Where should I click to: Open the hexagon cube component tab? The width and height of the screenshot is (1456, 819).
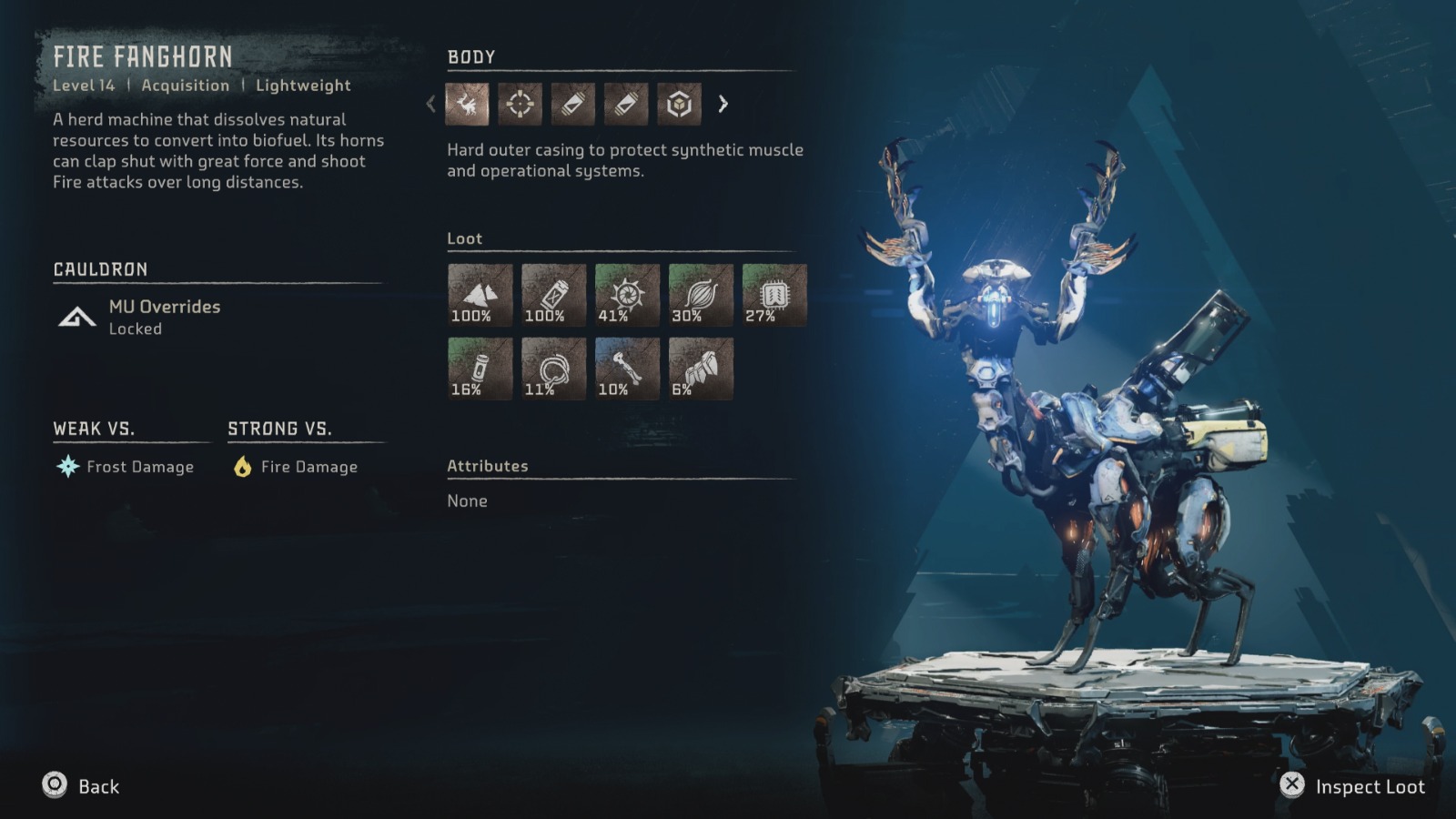tap(679, 105)
